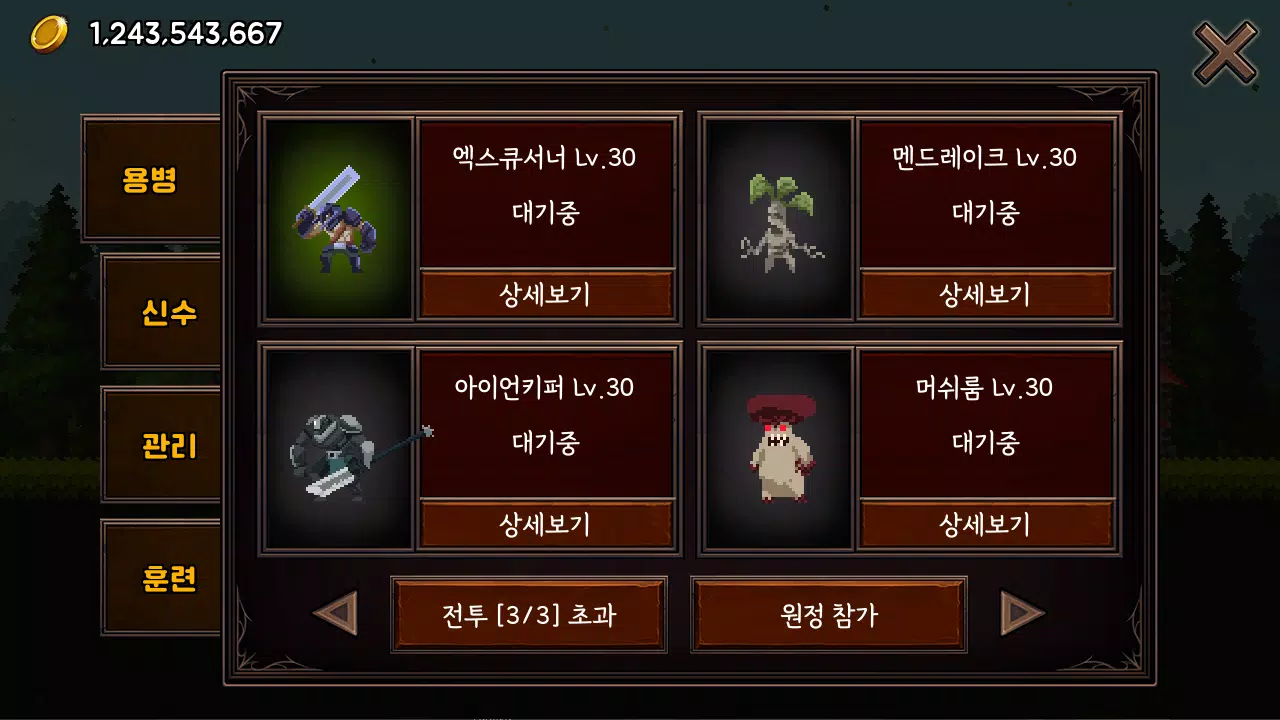
Task: Open 상세보기 details for 엑스큐서너 Lv.30
Action: pos(548,293)
